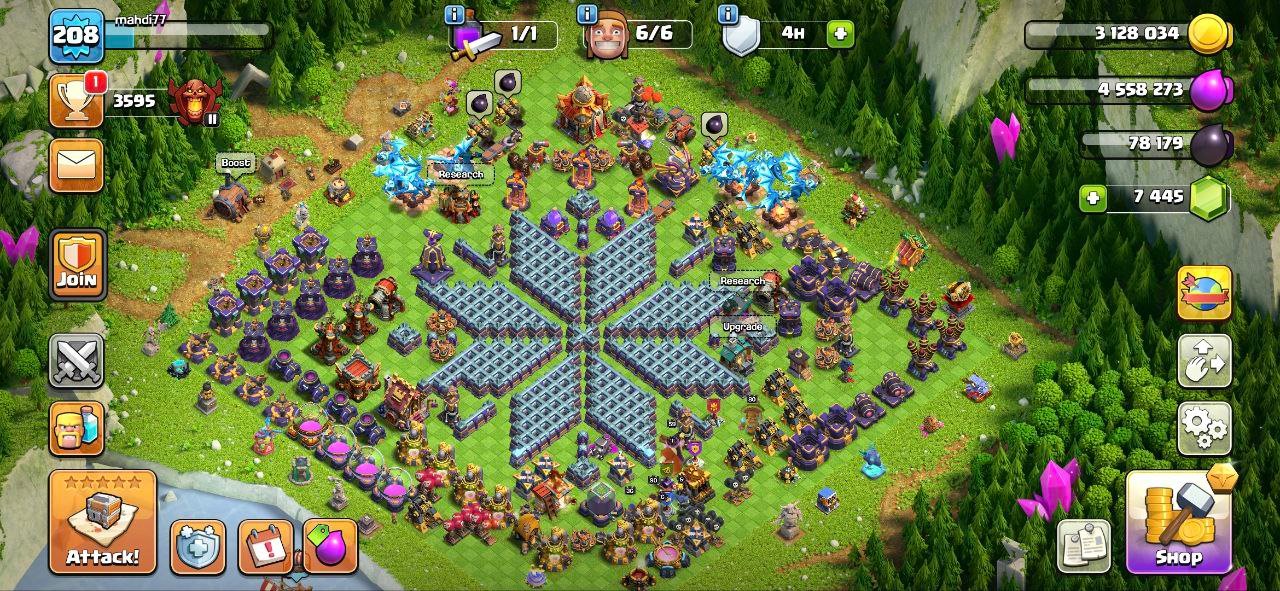Click the Join clan button
This screenshot has width=1280, height=591.
(77, 265)
